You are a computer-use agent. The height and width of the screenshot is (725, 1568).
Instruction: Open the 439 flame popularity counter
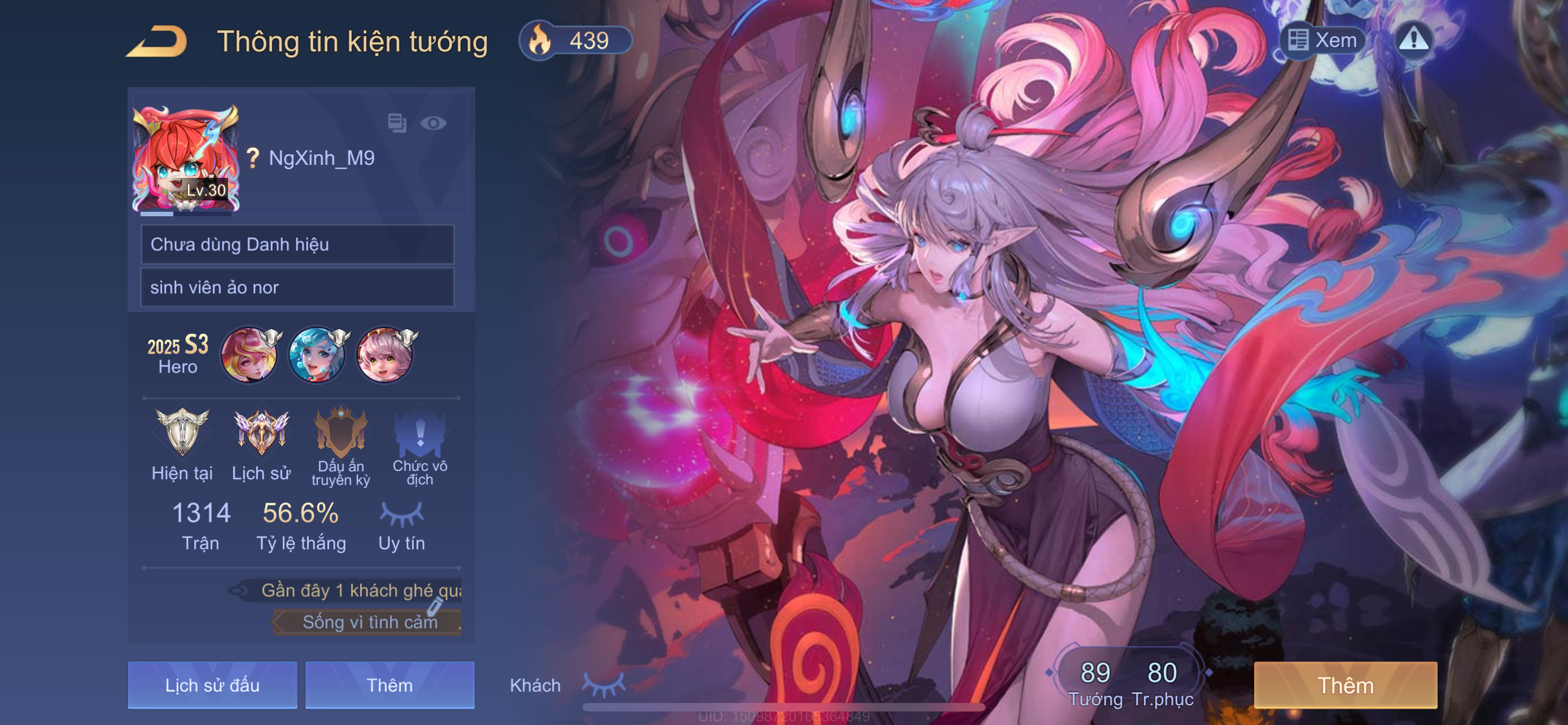coord(575,41)
